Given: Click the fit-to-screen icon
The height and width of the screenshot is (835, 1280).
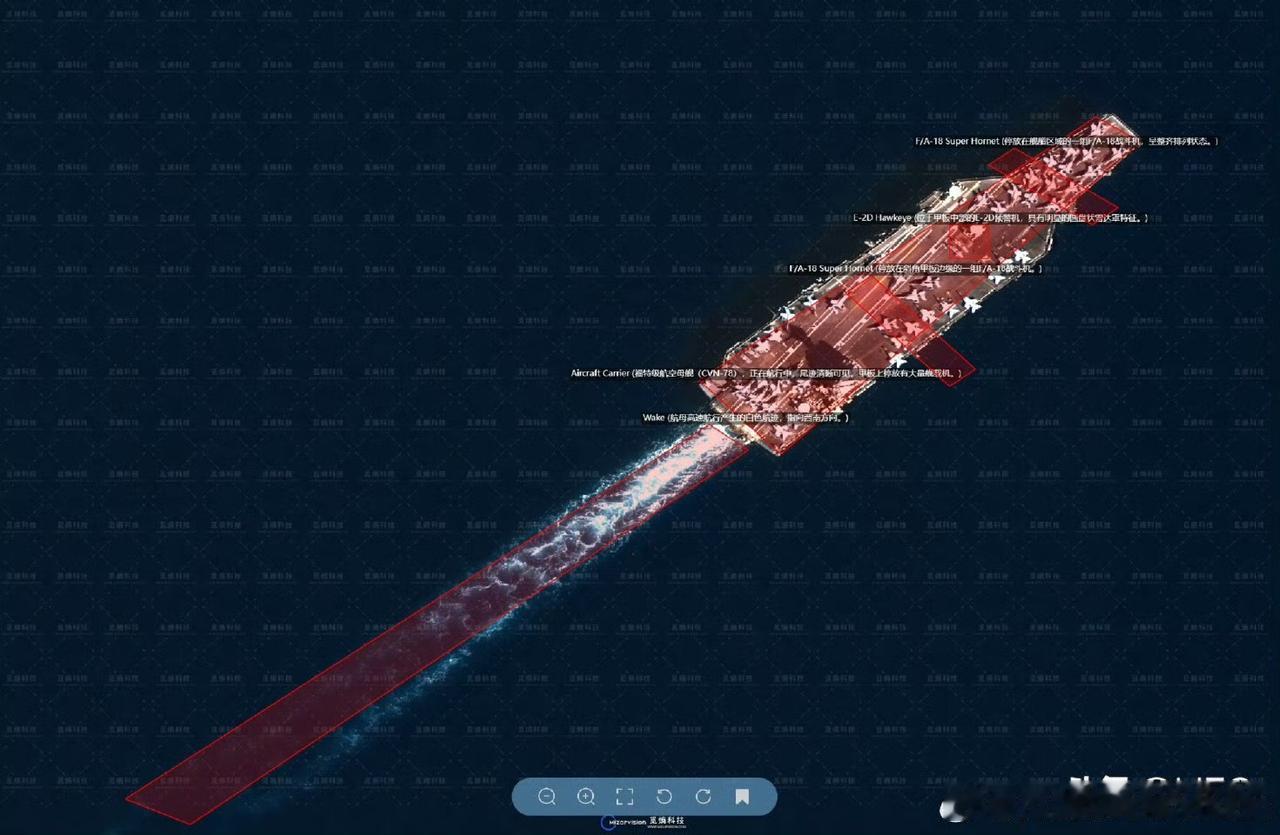Looking at the screenshot, I should tap(625, 797).
